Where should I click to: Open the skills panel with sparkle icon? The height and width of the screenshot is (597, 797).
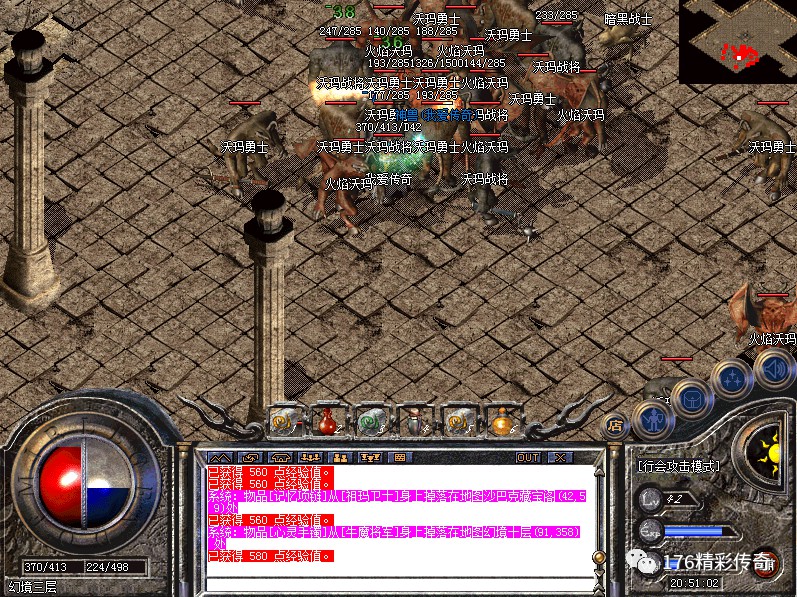point(735,378)
